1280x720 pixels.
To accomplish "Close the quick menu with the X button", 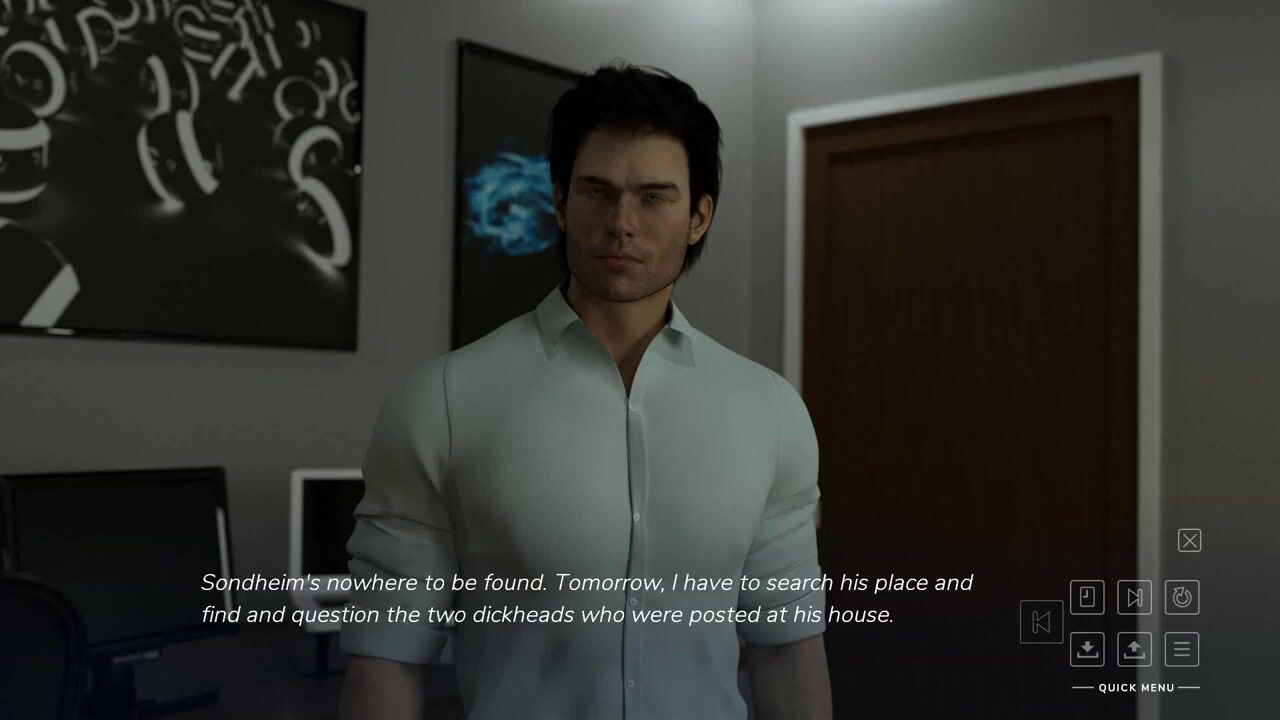I will pyautogui.click(x=1189, y=541).
